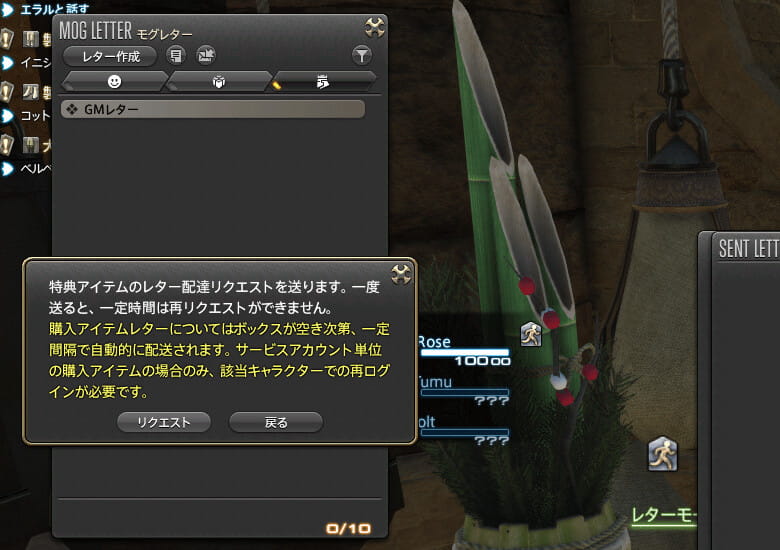Click the reward delivery request icon
This screenshot has width=780, height=550.
(x=205, y=56)
